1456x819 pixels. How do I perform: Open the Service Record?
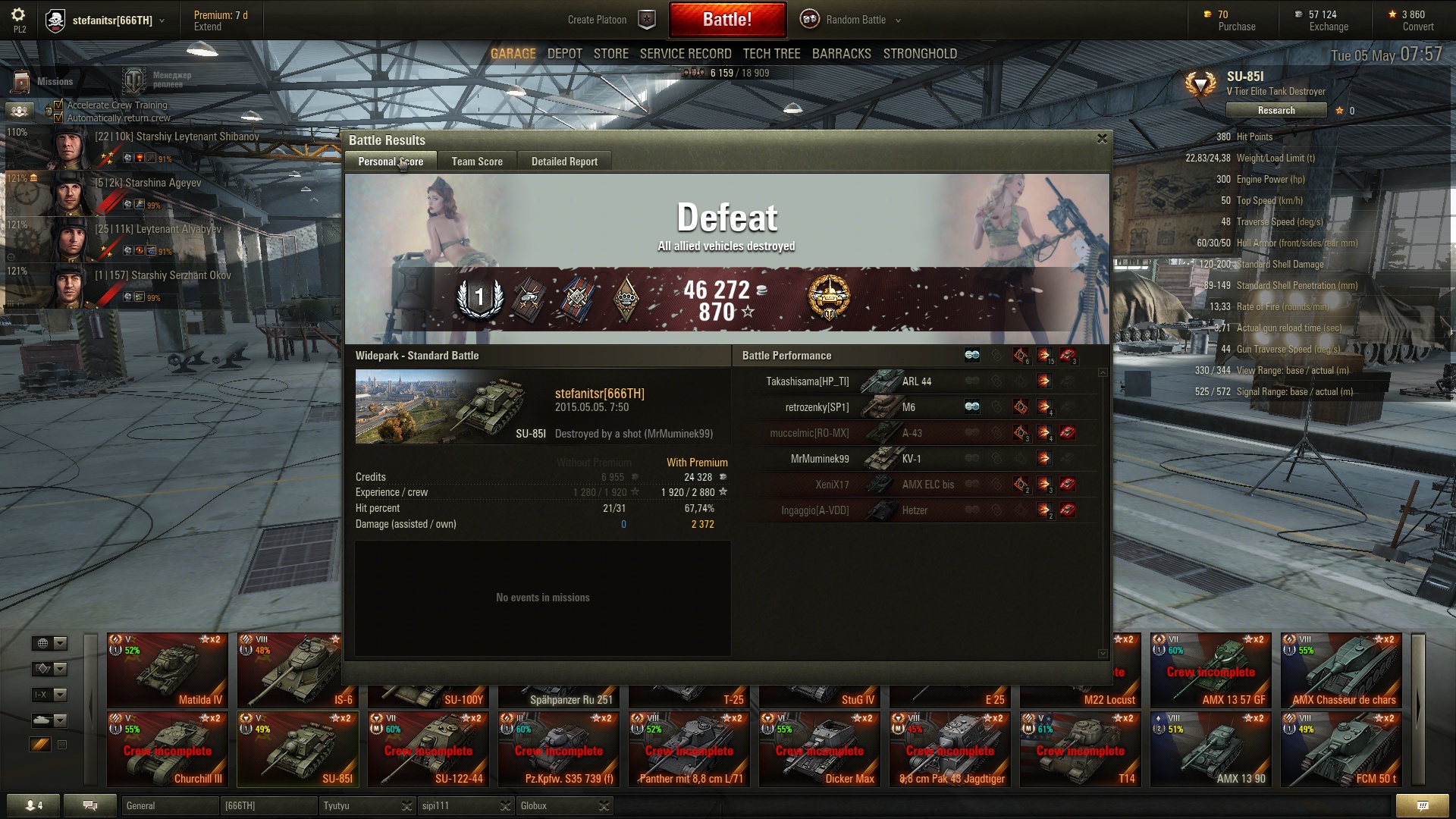686,54
